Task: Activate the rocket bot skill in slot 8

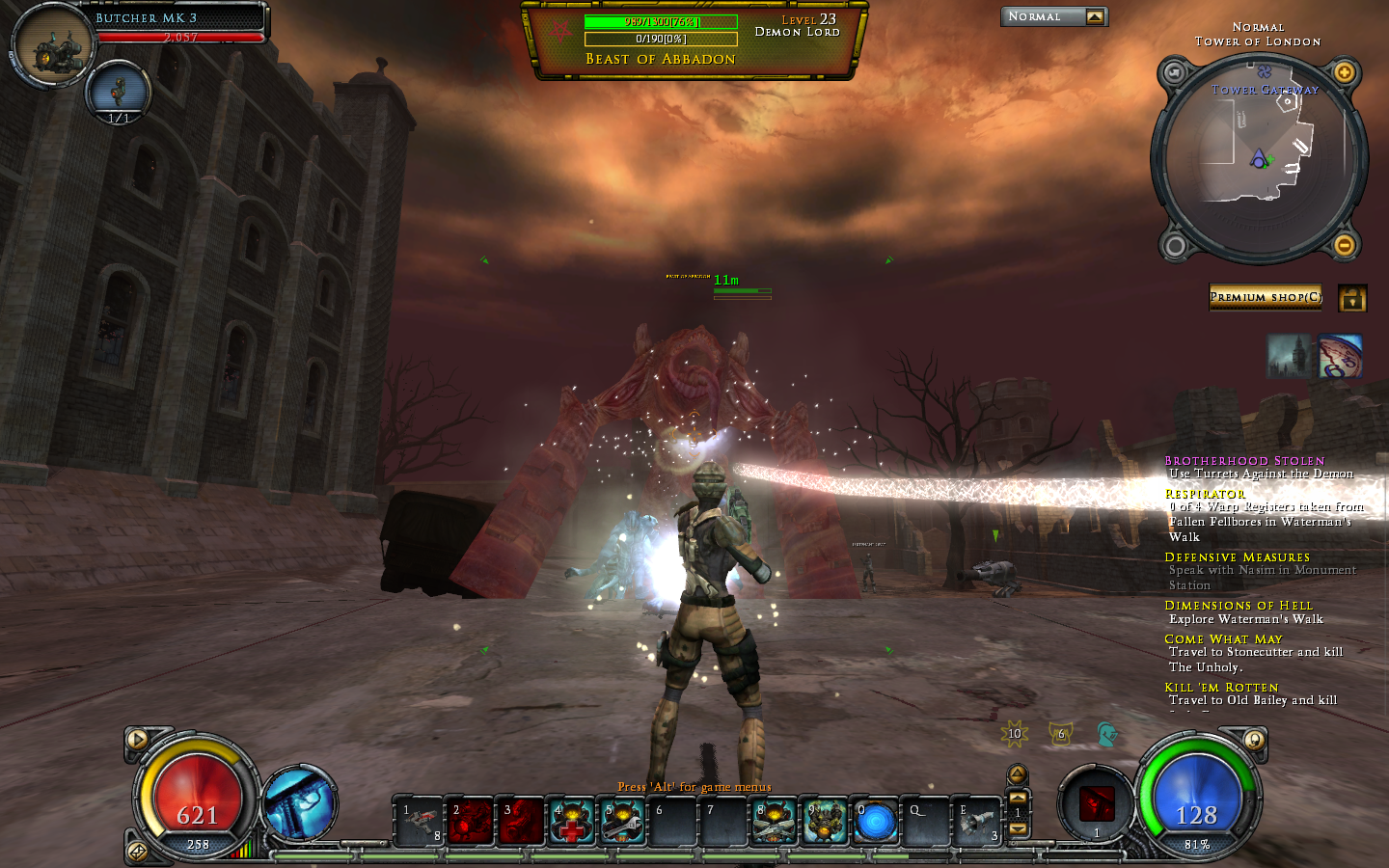Action: [775, 822]
